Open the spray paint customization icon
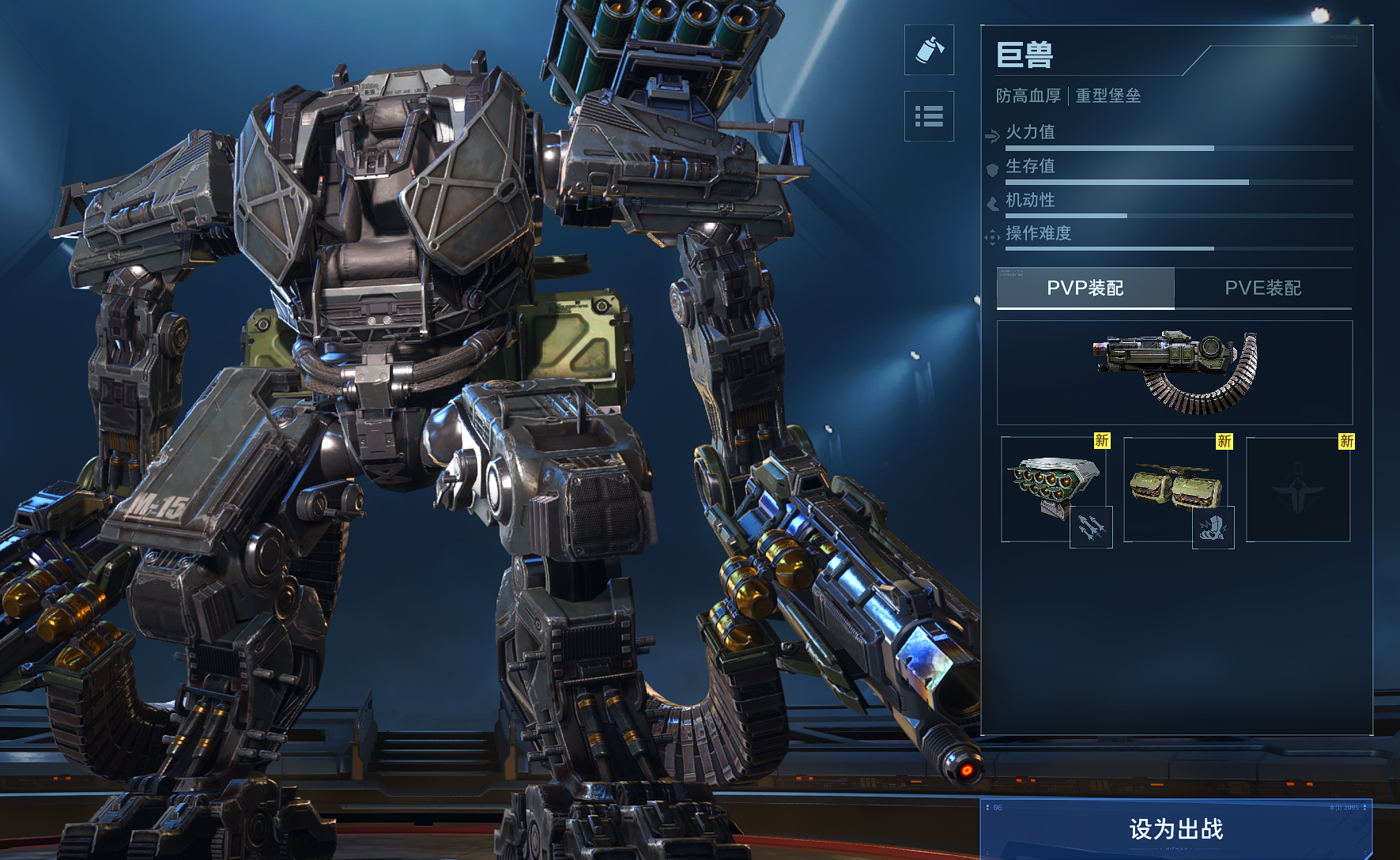1400x860 pixels. click(x=929, y=50)
